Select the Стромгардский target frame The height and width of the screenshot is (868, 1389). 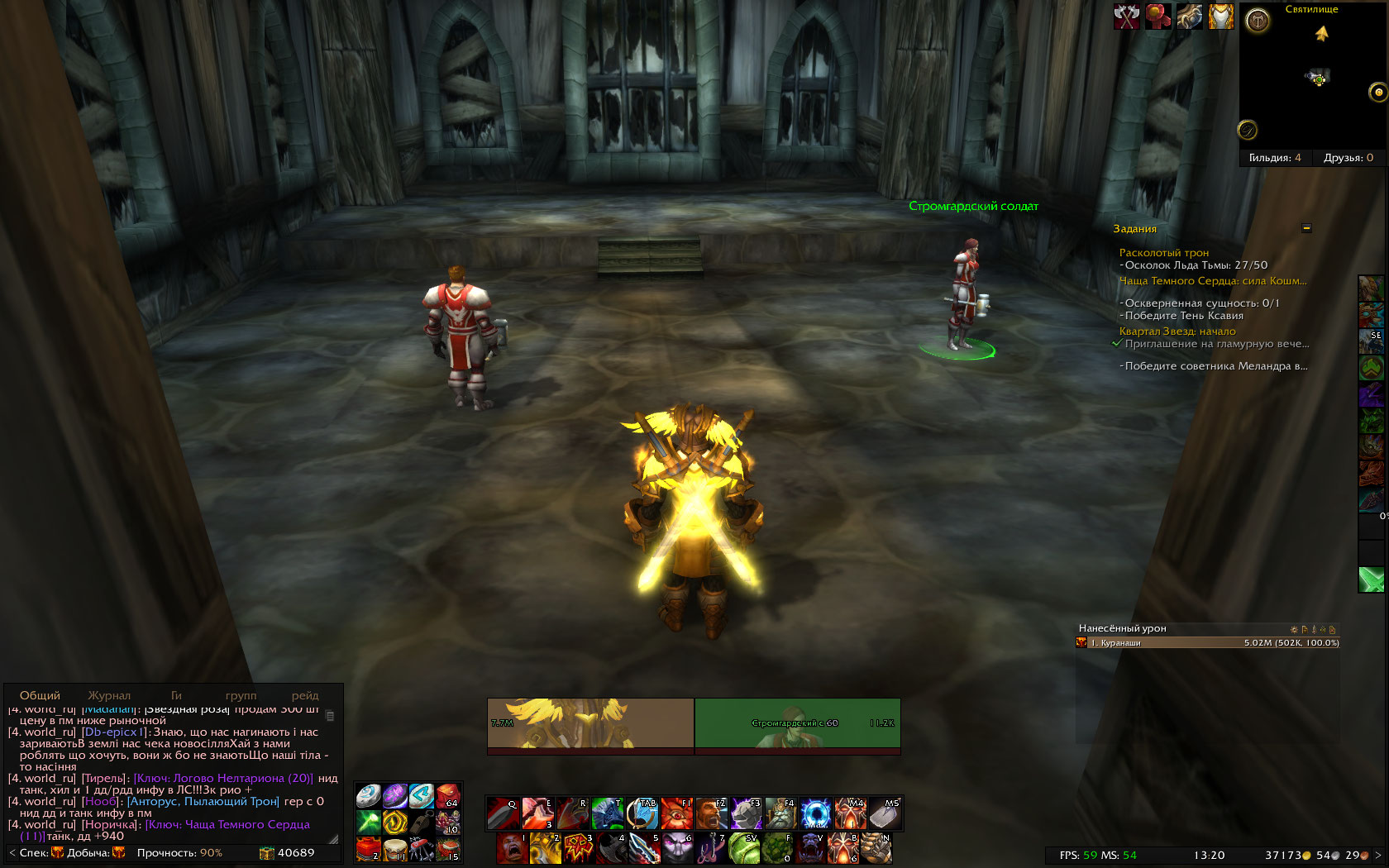pyautogui.click(x=797, y=723)
